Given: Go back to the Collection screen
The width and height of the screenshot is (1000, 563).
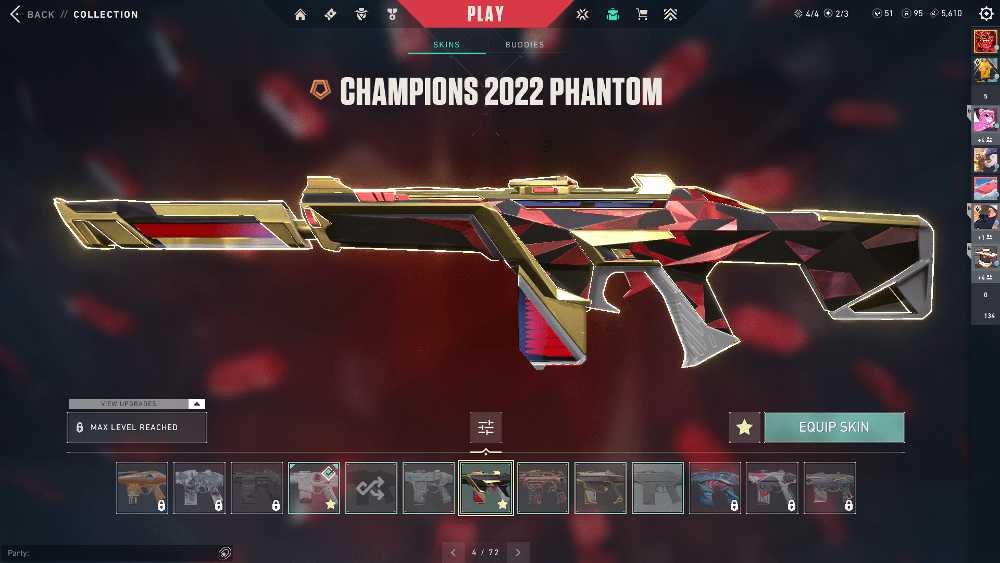Looking at the screenshot, I should (x=33, y=15).
